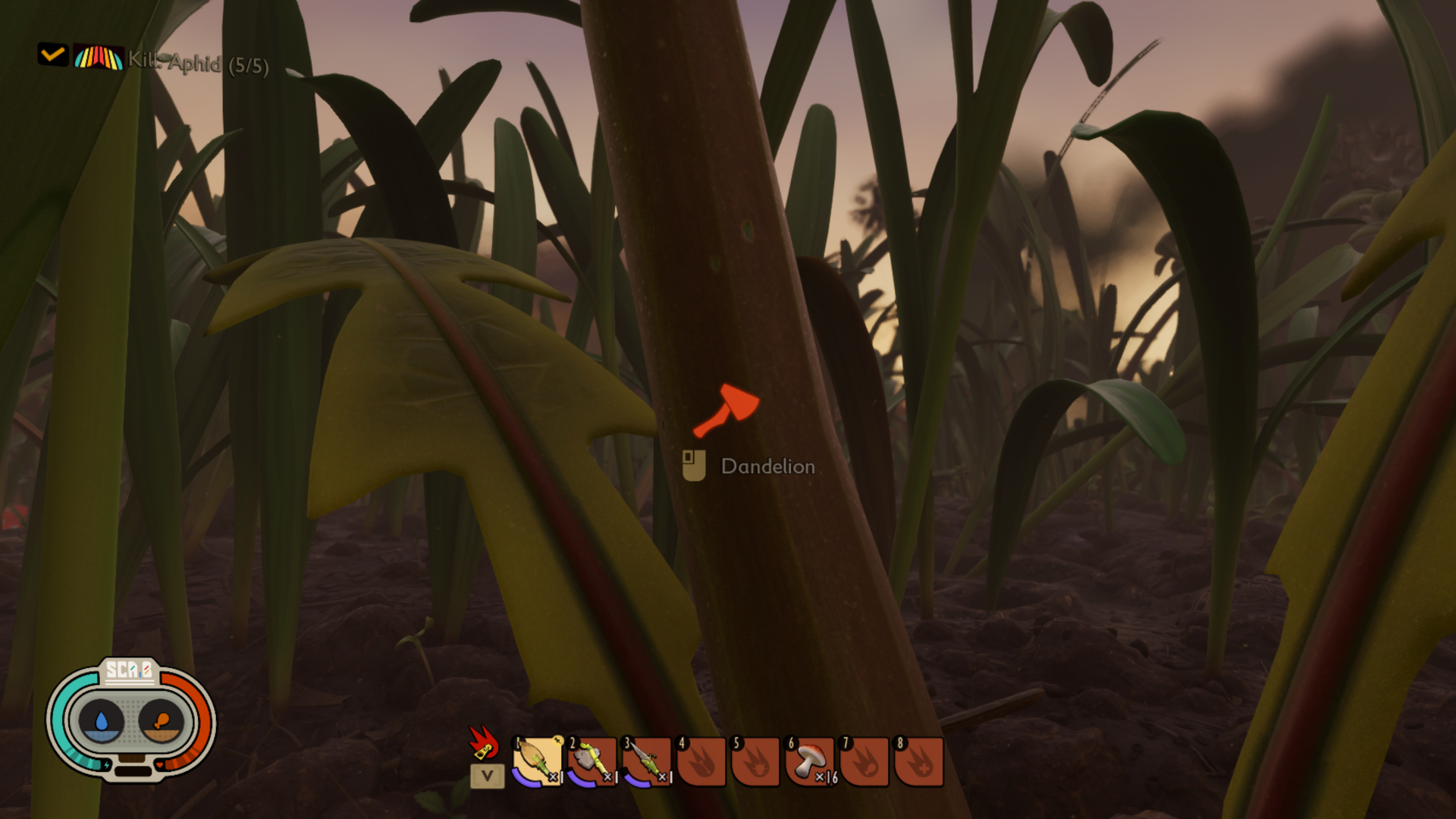The width and height of the screenshot is (1456, 819).
Task: Click the teal stamina arc on the SCAB gauge
Action: click(61, 708)
